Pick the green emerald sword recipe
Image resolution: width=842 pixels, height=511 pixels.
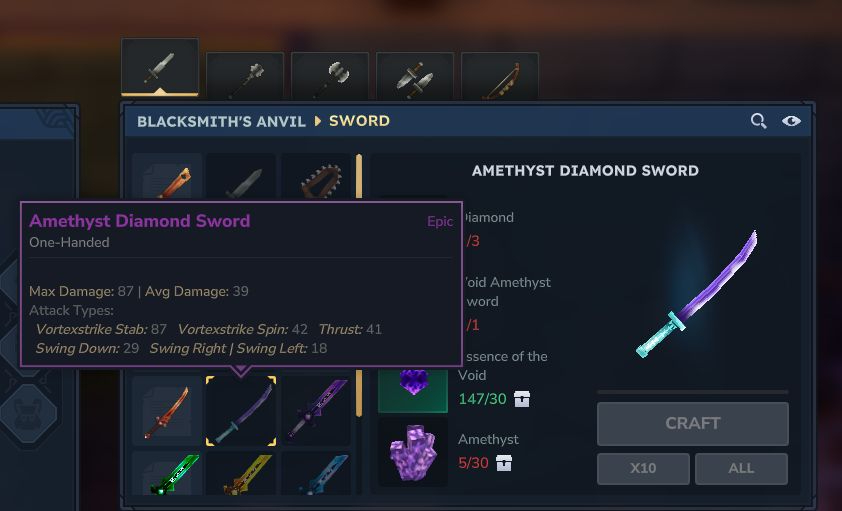(167, 475)
